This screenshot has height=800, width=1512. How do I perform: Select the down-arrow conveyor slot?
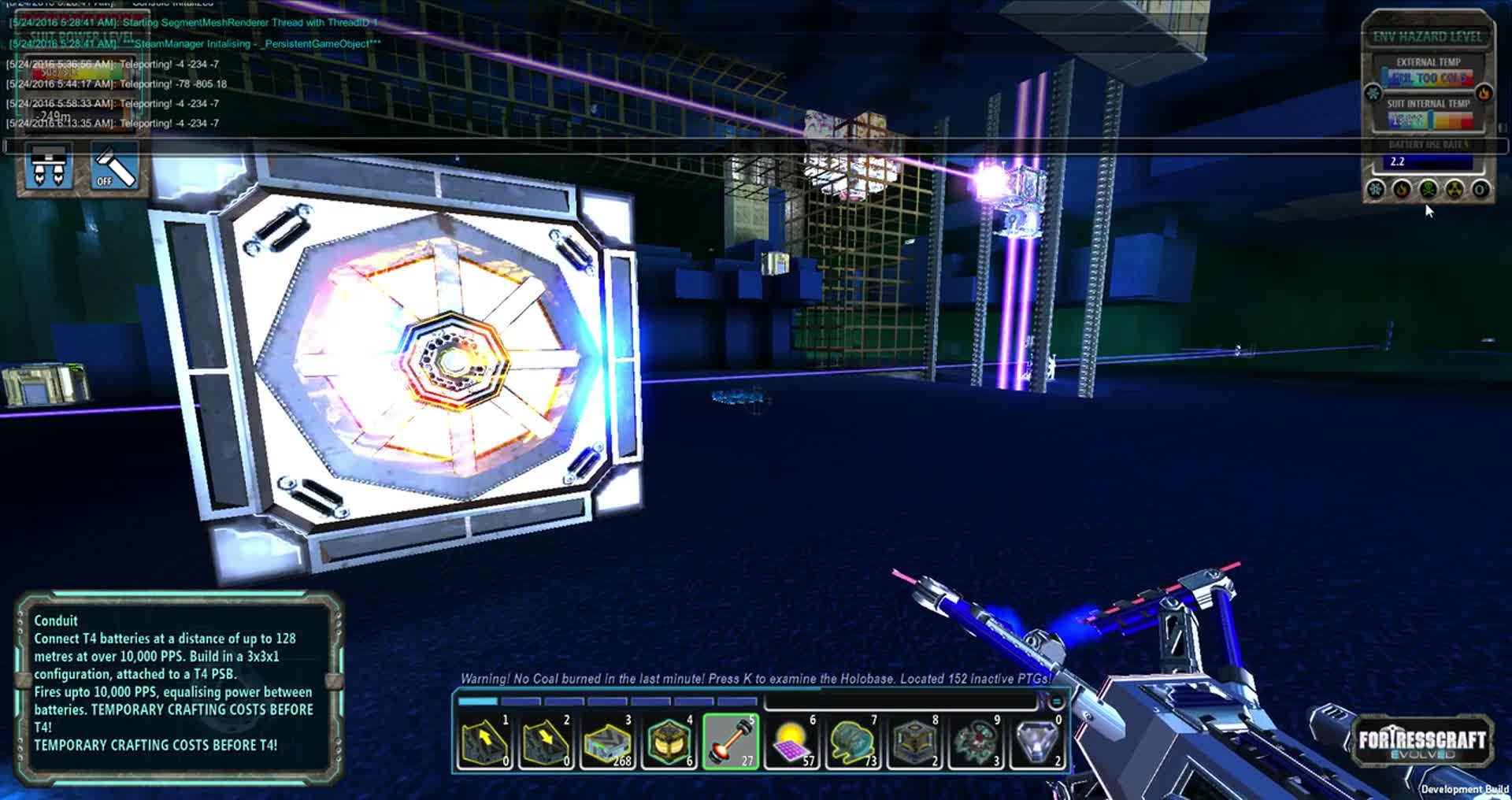[x=545, y=742]
